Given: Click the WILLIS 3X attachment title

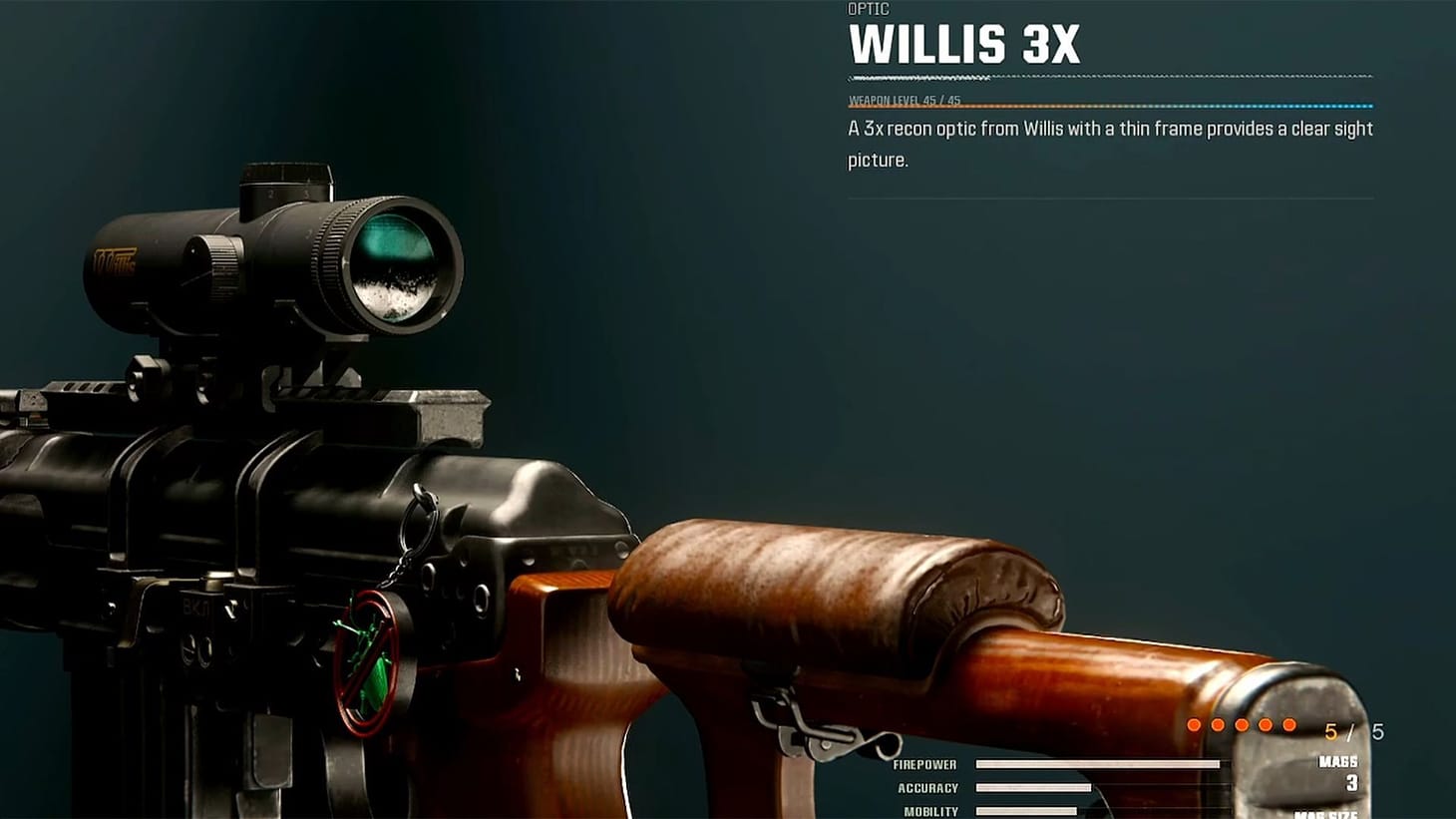Looking at the screenshot, I should pyautogui.click(x=964, y=44).
